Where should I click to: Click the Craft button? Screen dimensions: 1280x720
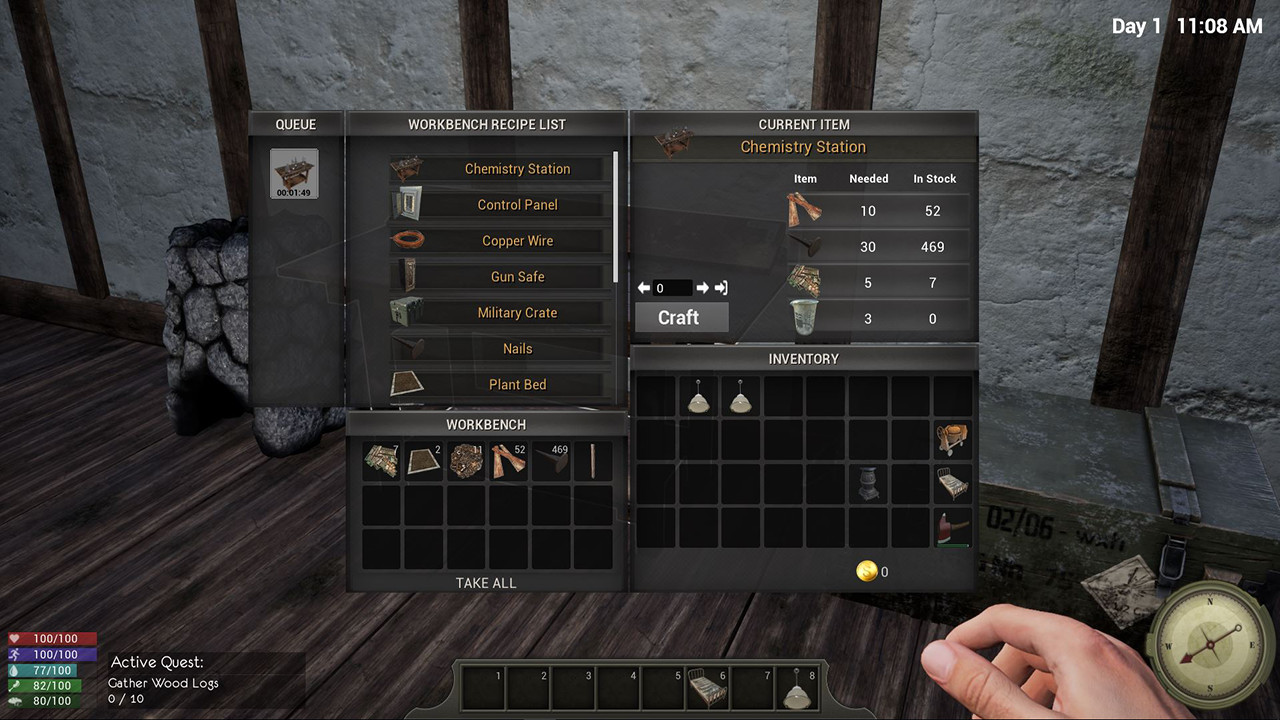(x=678, y=317)
